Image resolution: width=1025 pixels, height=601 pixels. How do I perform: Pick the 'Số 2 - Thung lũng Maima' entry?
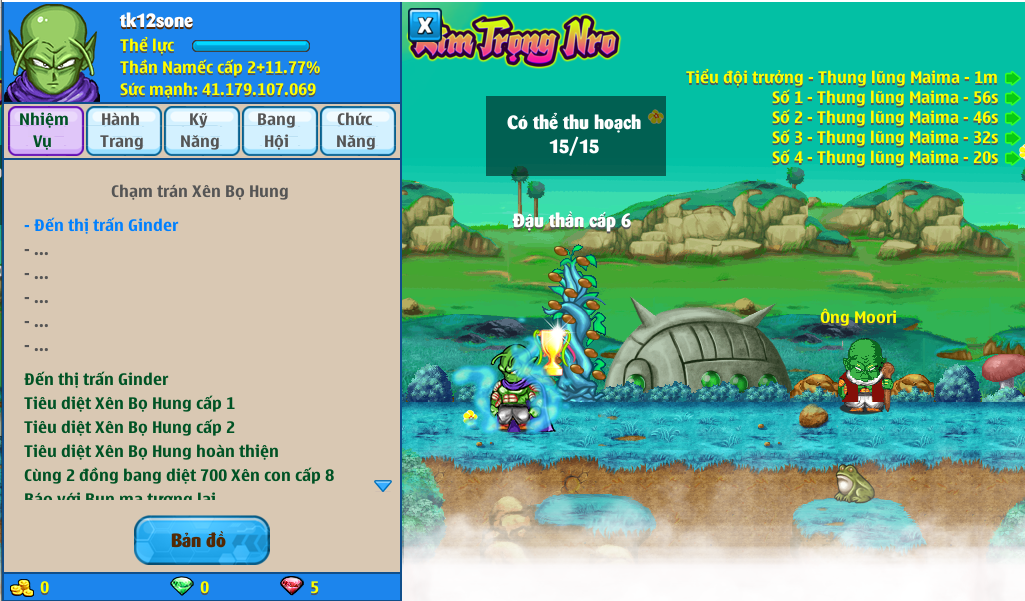pyautogui.click(x=884, y=117)
